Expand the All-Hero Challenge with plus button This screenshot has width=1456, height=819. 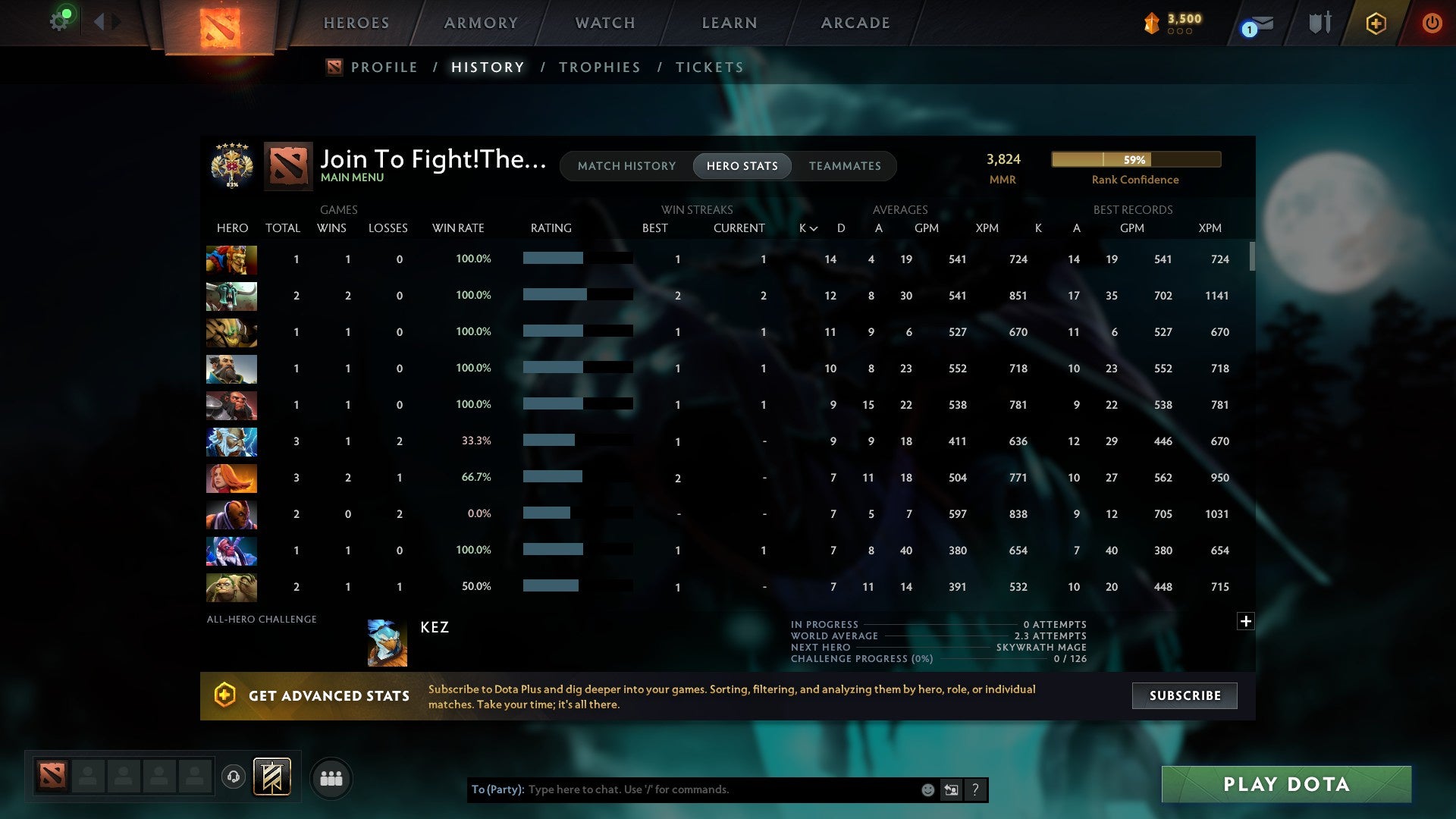1246,621
